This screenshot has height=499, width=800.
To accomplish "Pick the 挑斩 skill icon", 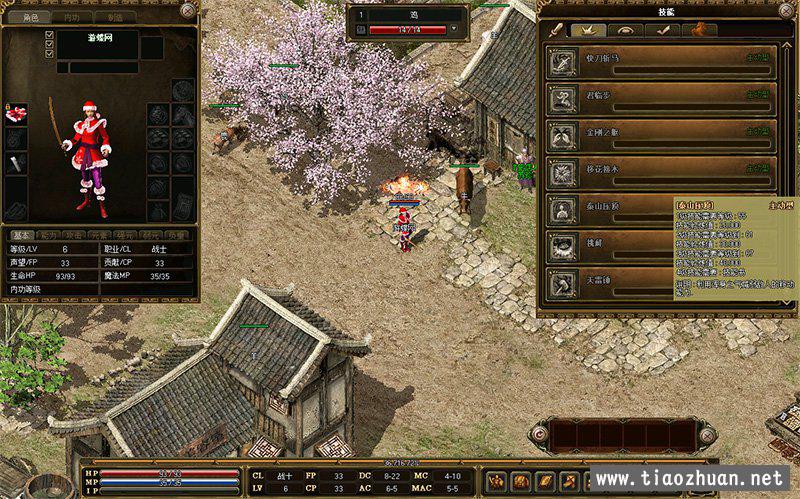I will (562, 247).
